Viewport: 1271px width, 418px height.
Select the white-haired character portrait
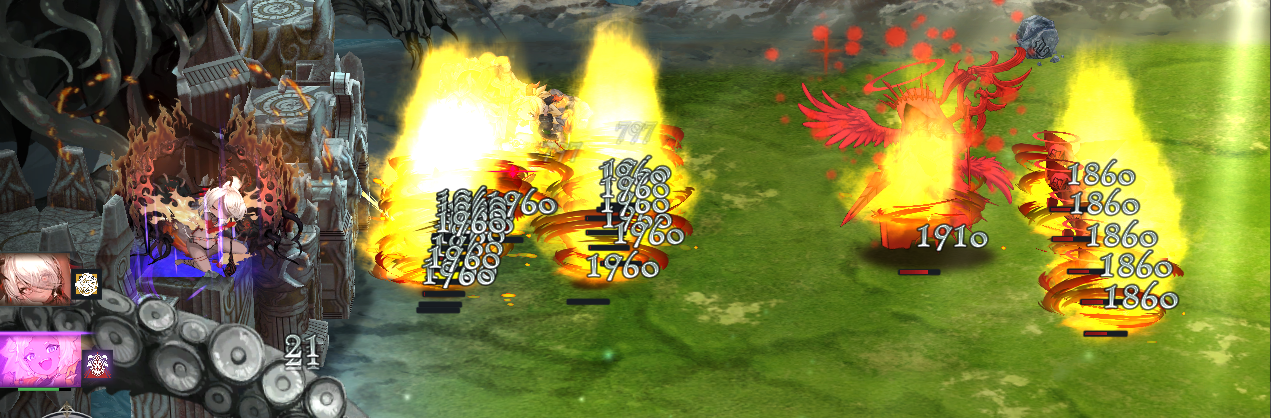tap(35, 280)
